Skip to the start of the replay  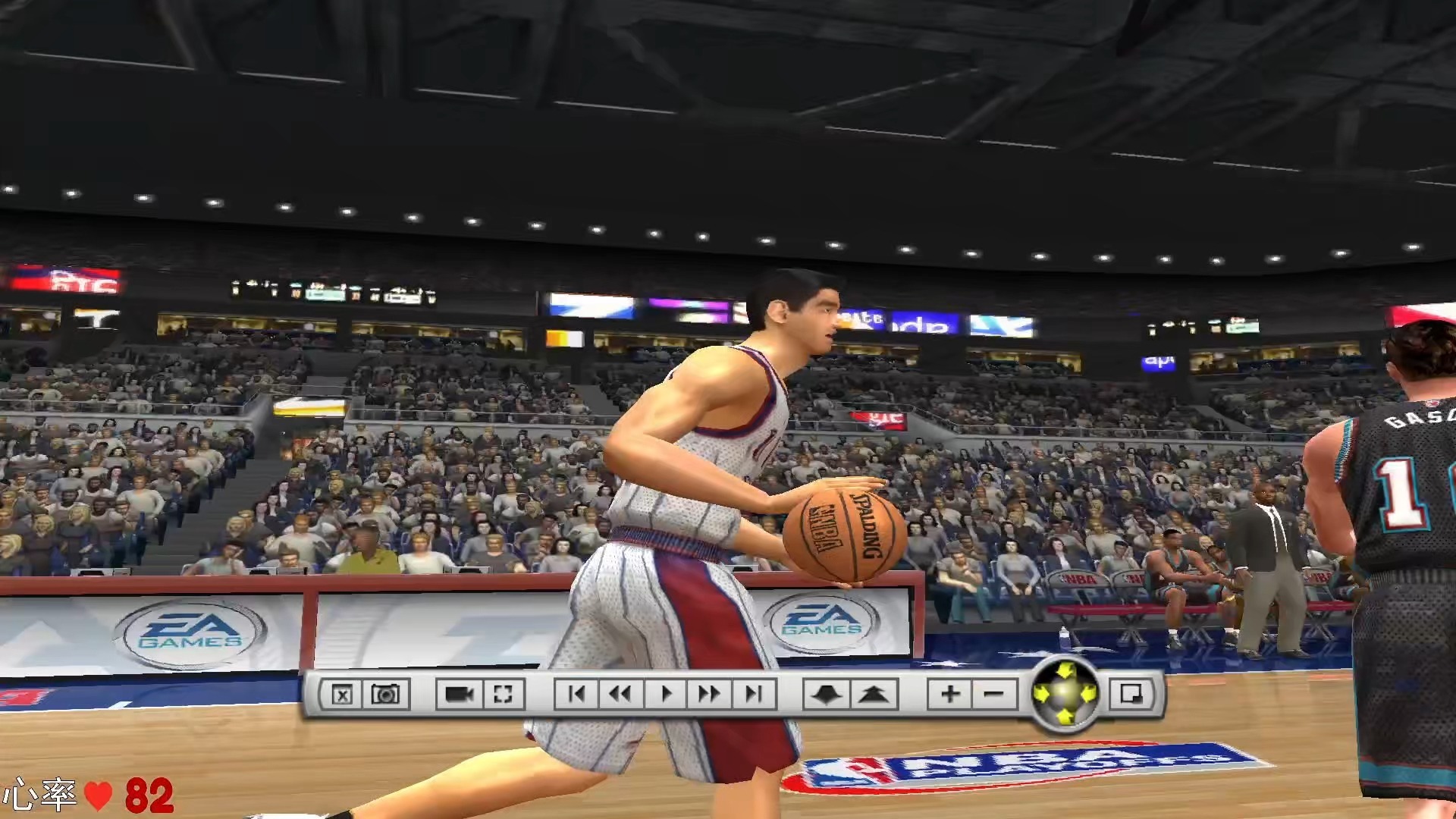tap(576, 695)
